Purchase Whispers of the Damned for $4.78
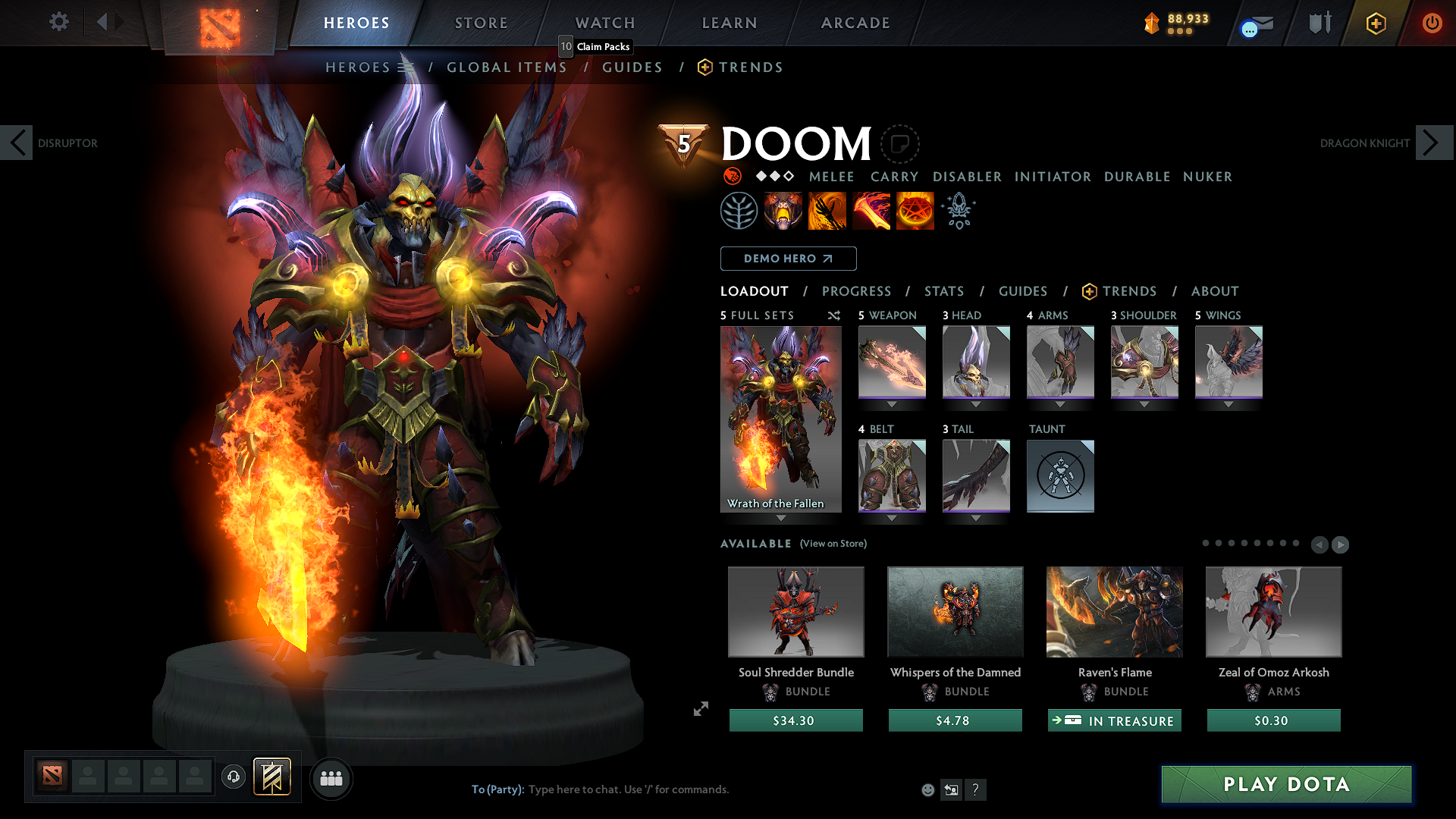 955,720
